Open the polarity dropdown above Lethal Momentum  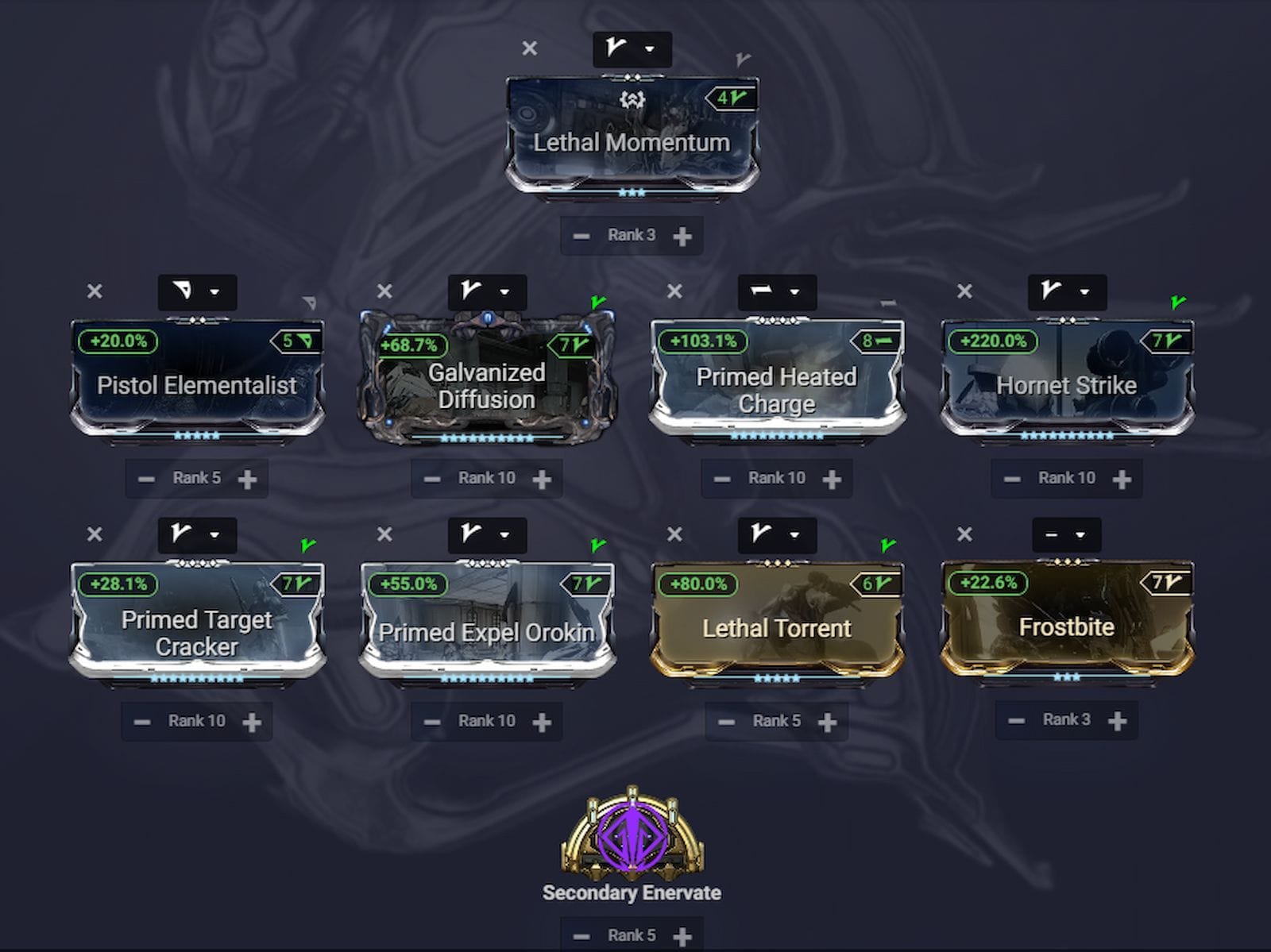click(x=633, y=48)
